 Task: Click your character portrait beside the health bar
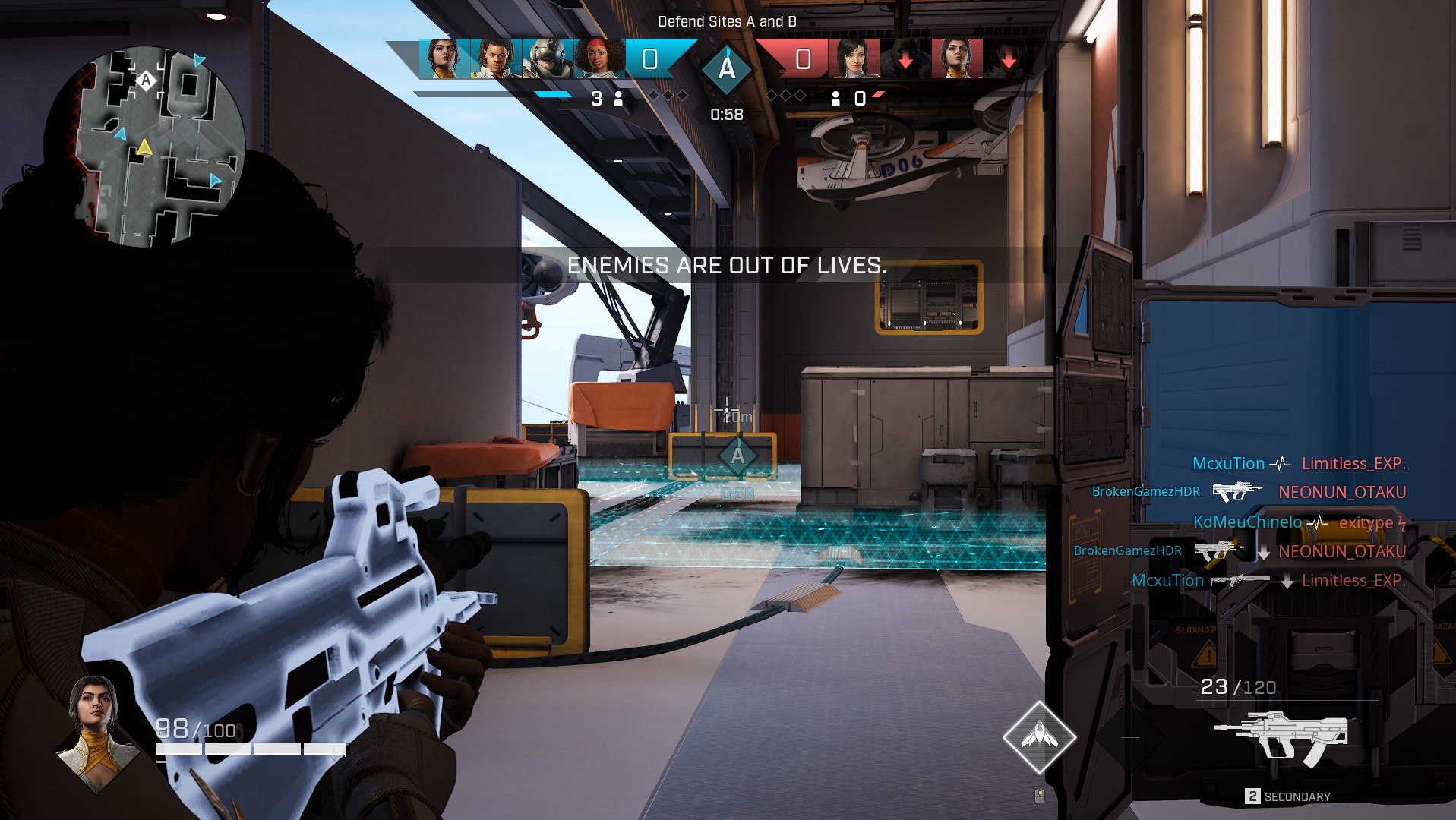96,731
